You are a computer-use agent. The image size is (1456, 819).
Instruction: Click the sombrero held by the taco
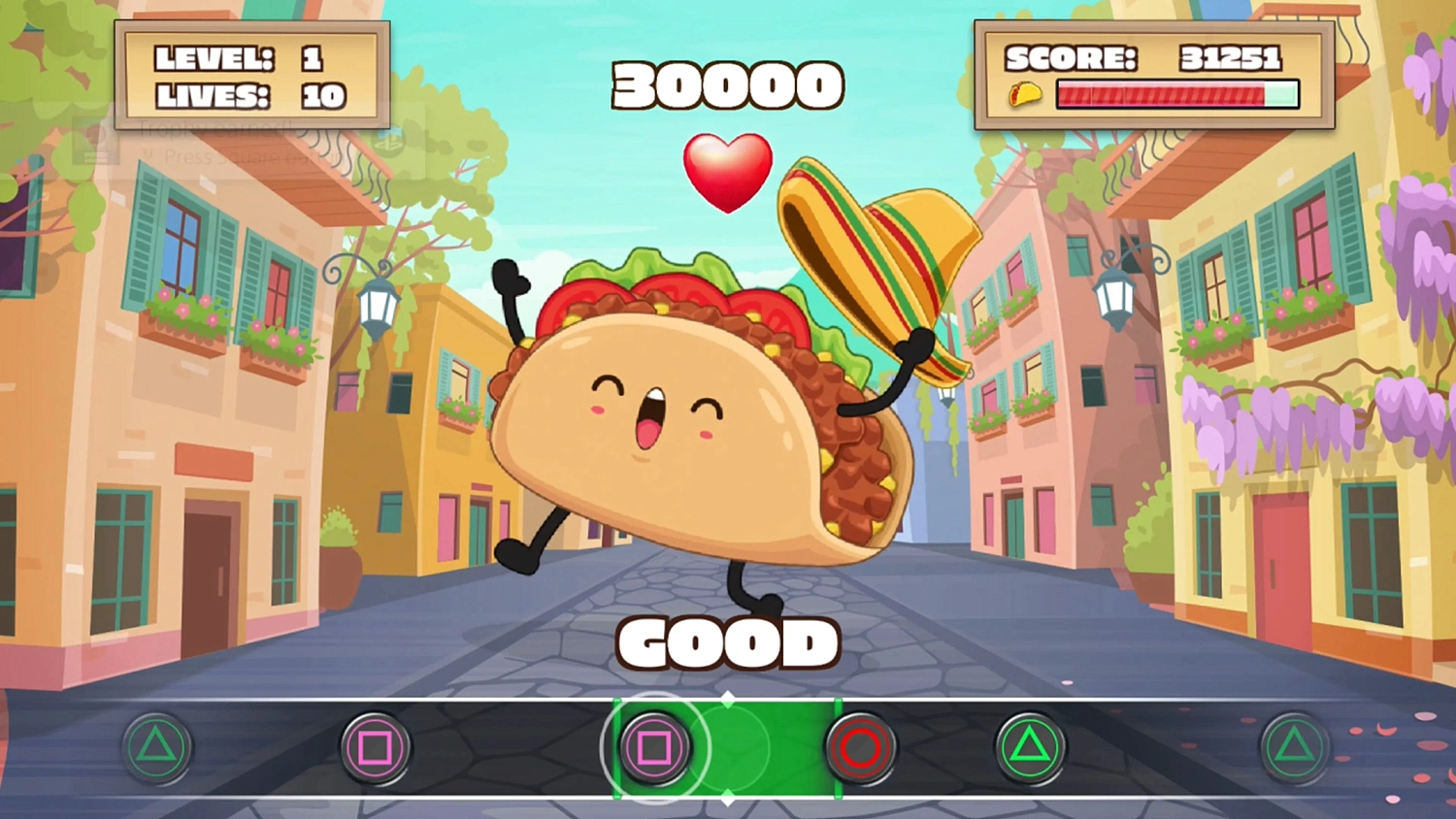(878, 262)
